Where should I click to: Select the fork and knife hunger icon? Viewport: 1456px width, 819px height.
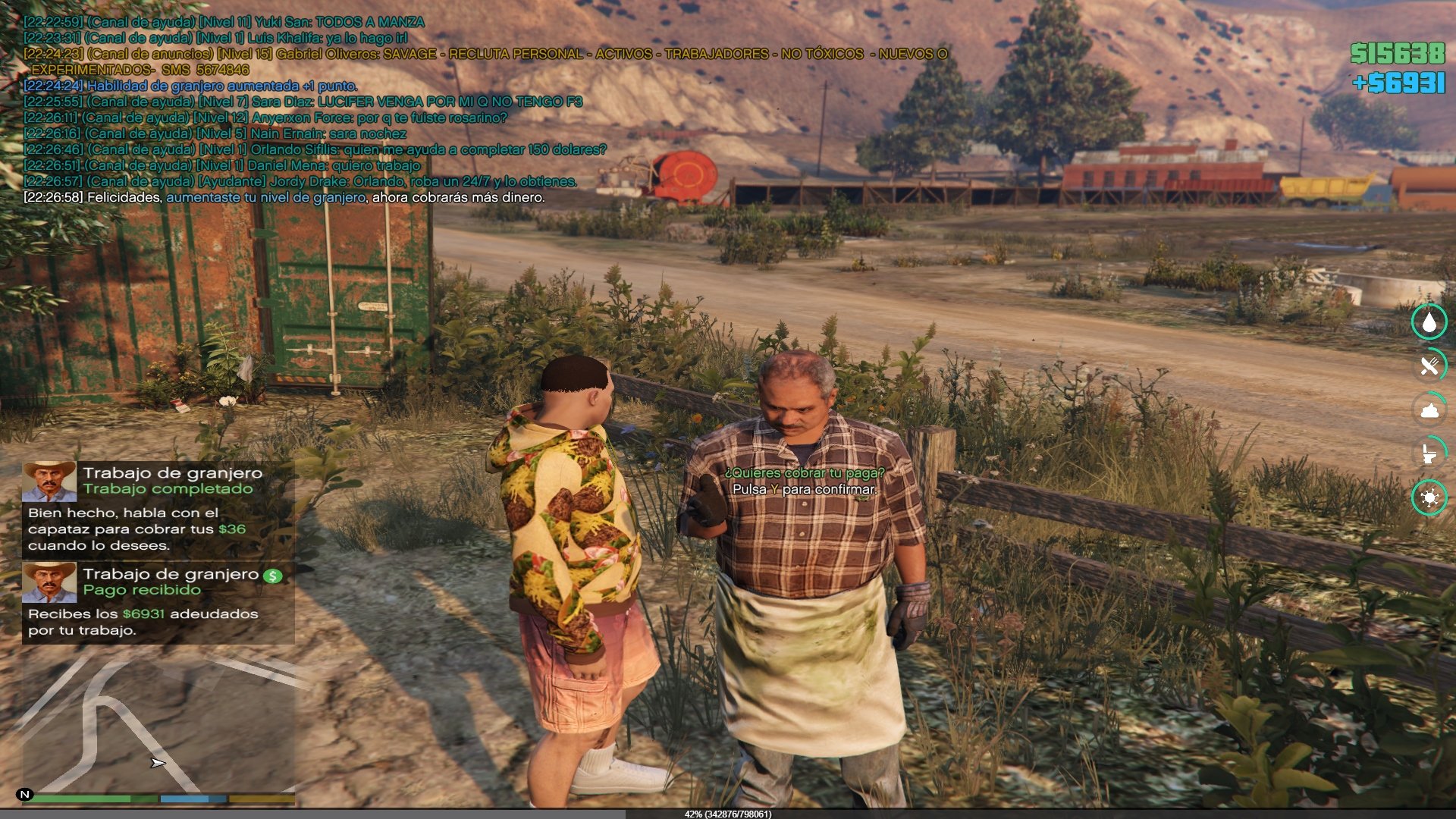tap(1429, 366)
